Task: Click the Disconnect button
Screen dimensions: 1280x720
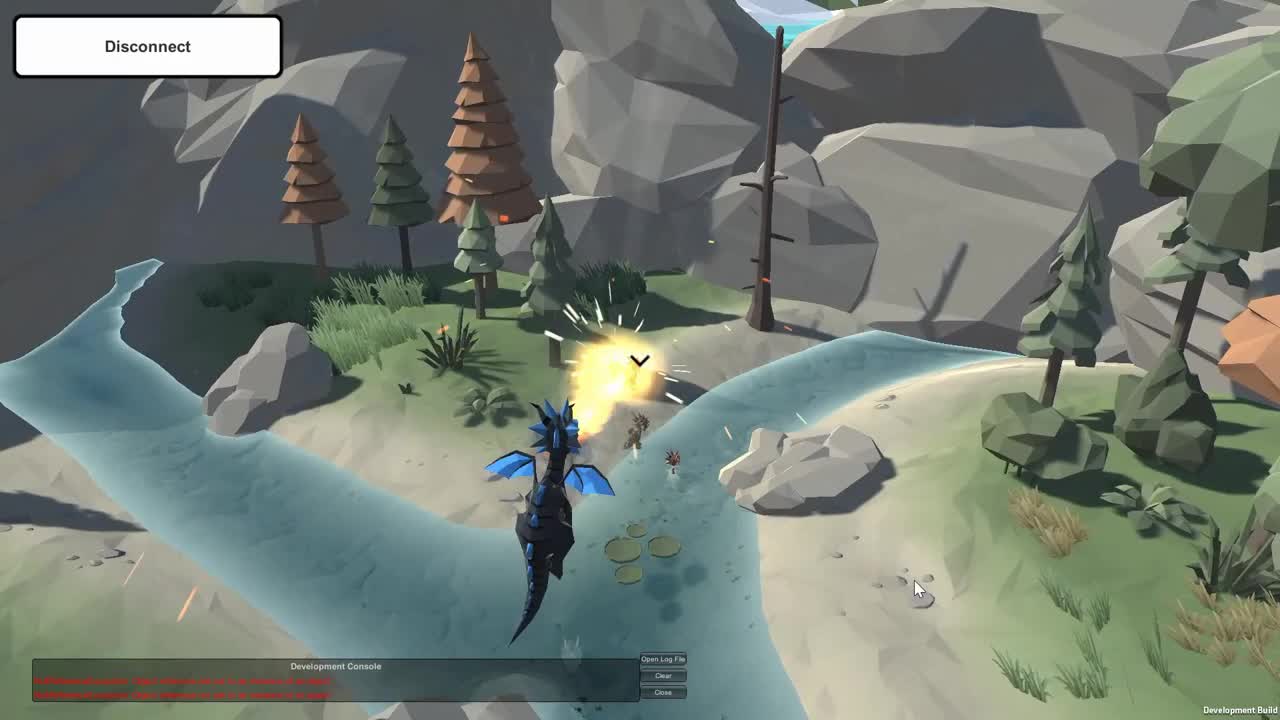Action: click(147, 46)
